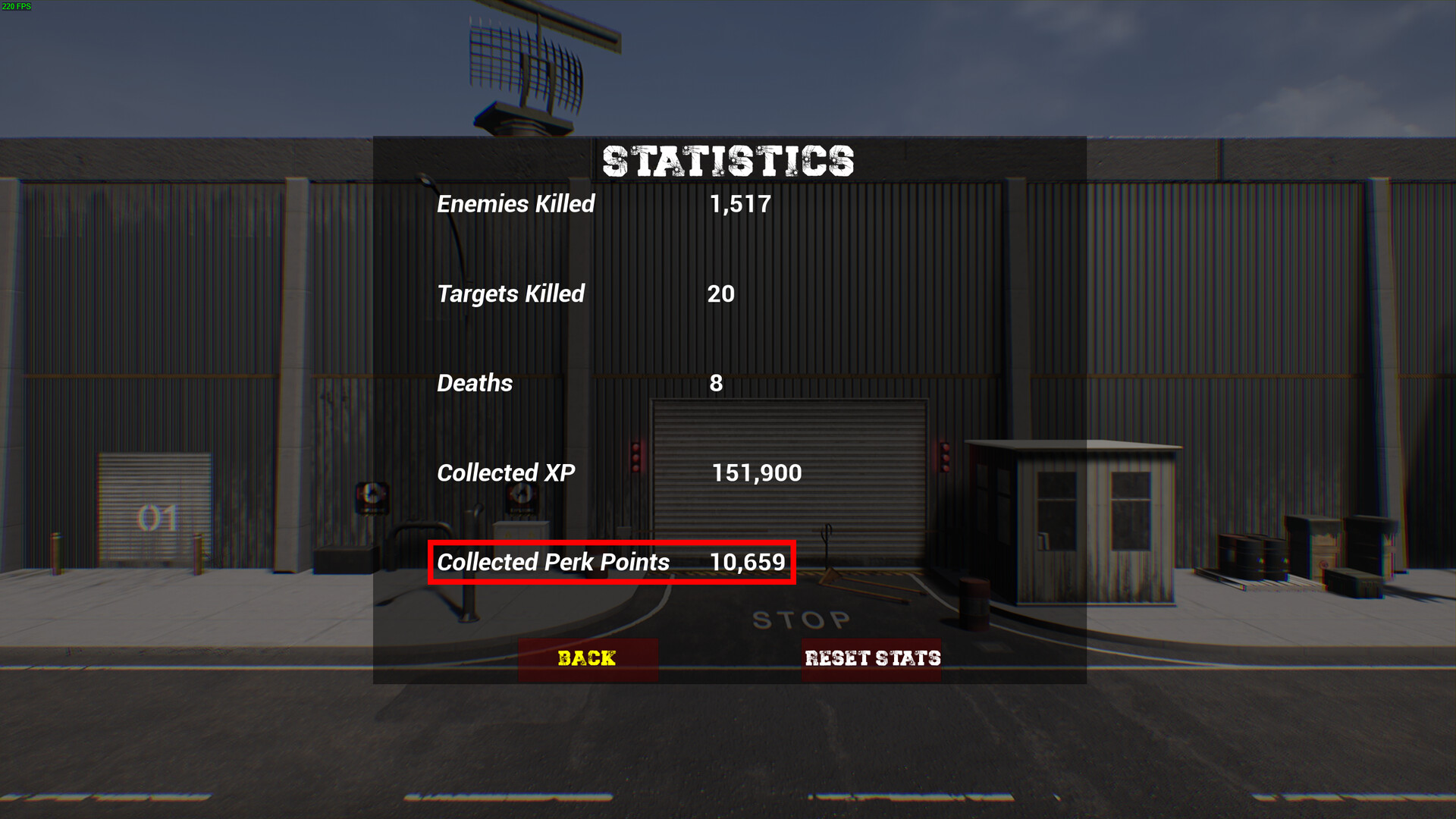Select the 20 targets killed value
The height and width of the screenshot is (819, 1456).
coord(723,294)
